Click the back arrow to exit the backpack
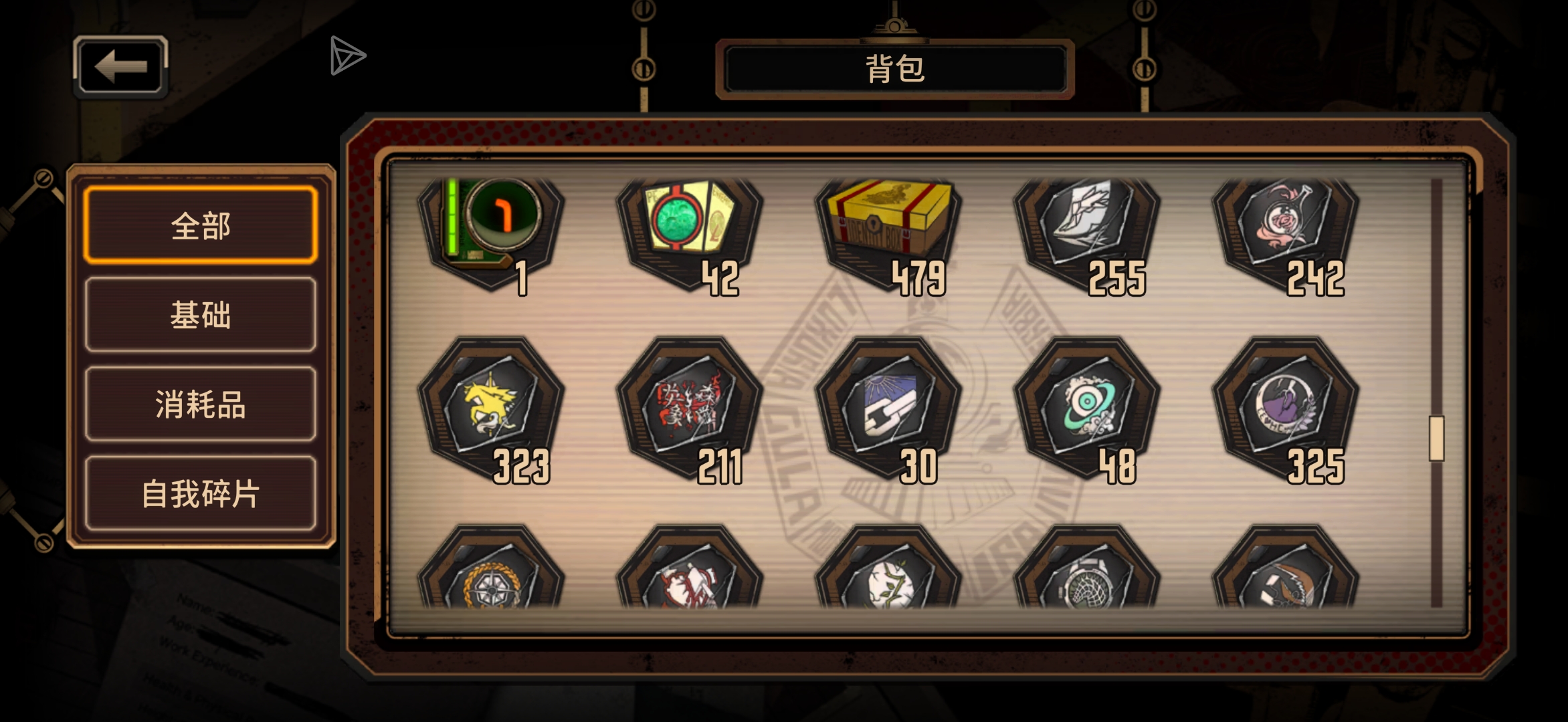This screenshot has height=722, width=1568. (120, 66)
